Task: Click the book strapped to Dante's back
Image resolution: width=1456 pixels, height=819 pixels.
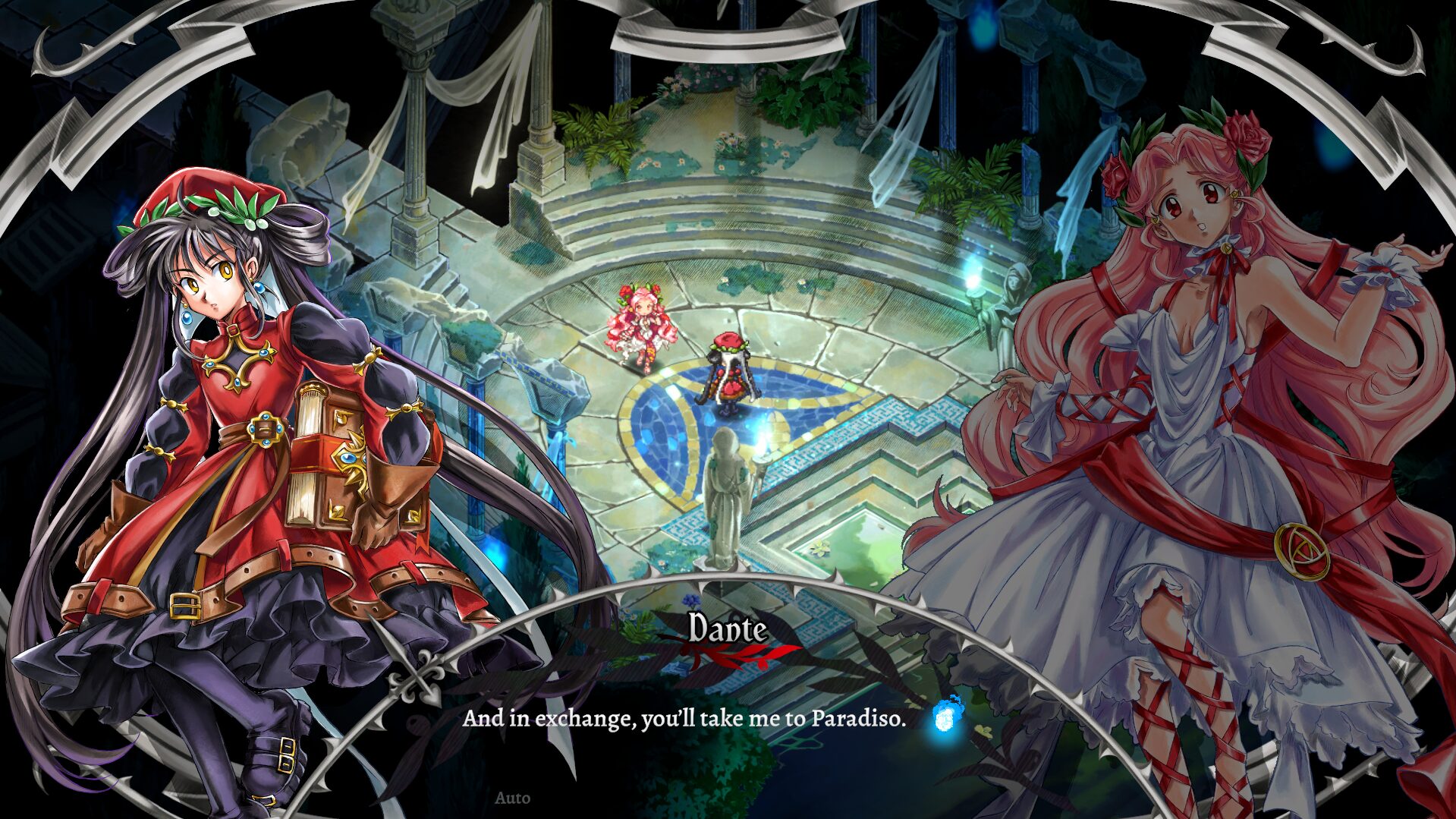Action: point(326,455)
